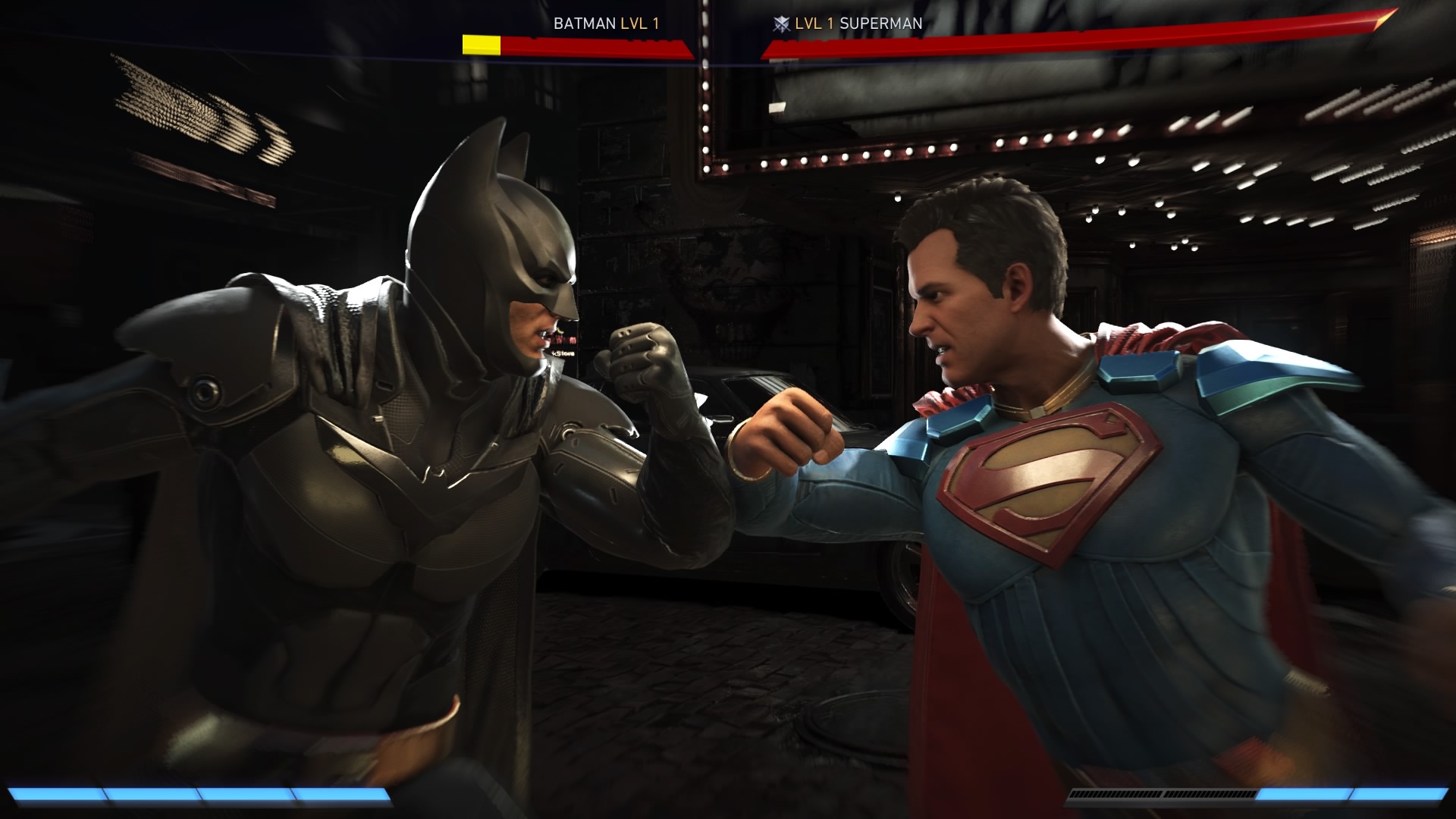Select the LVL 1 text beside Superman
1456x819 pixels.
pyautogui.click(x=814, y=24)
